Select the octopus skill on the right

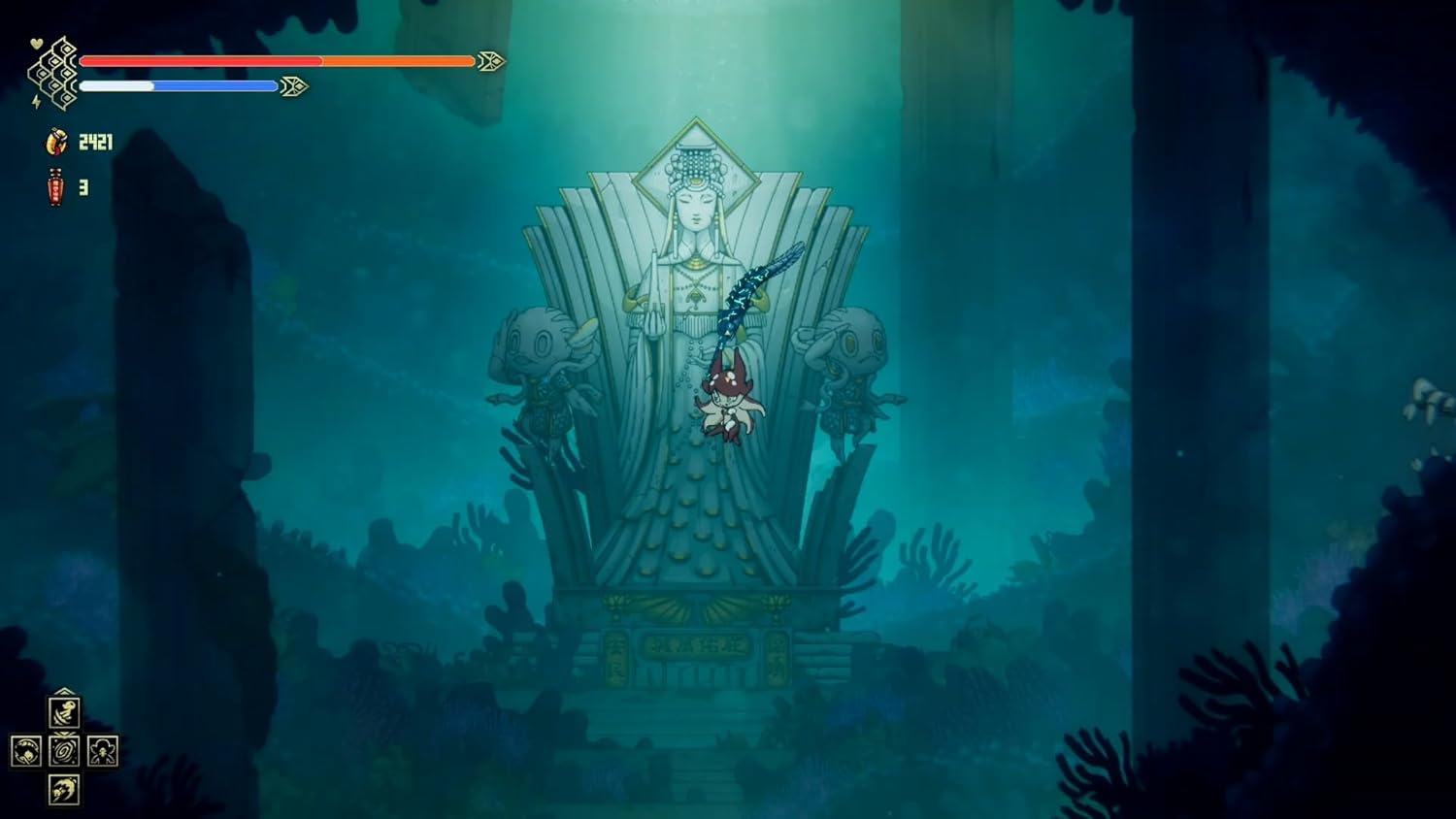click(103, 751)
